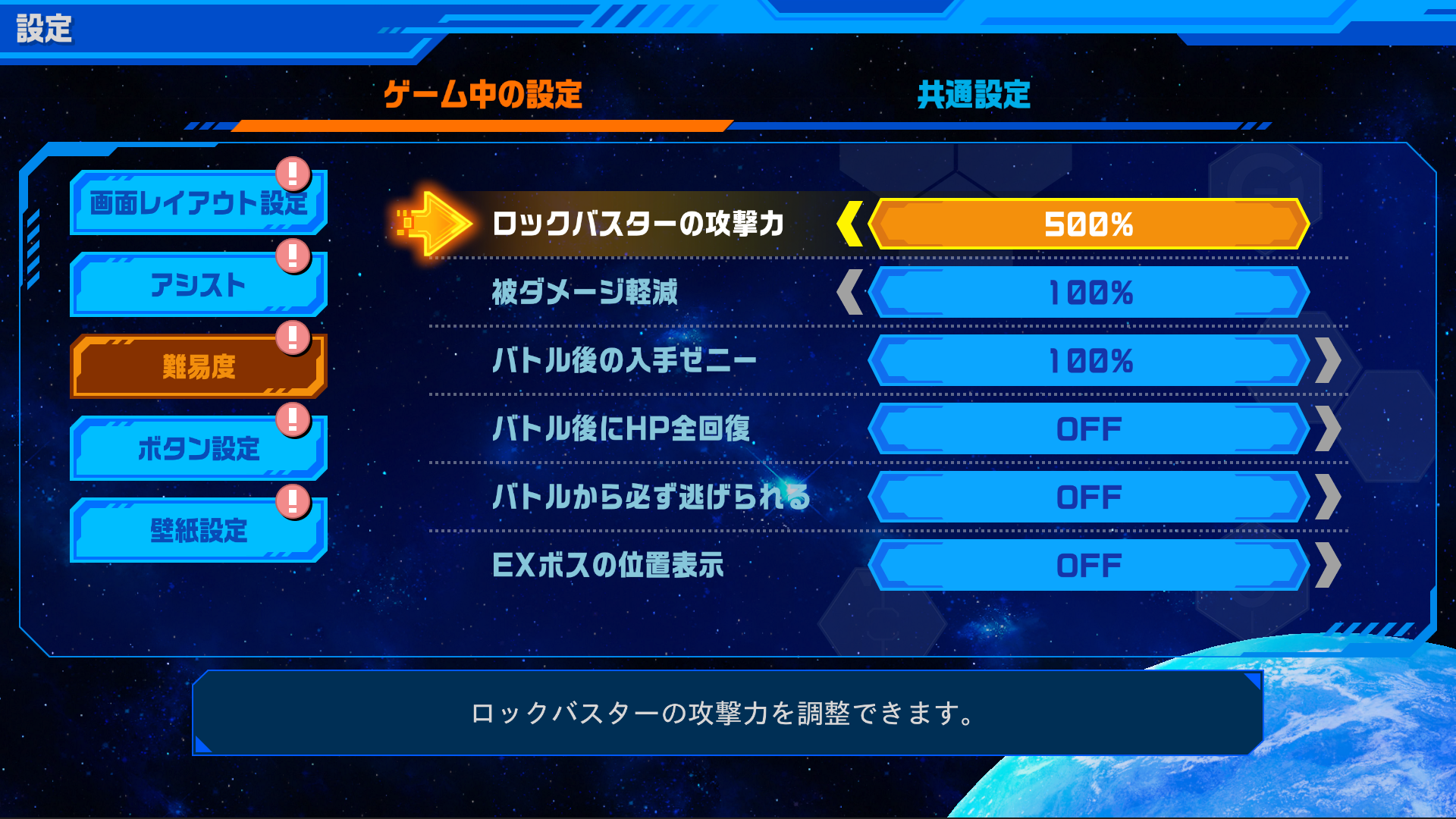This screenshot has height=819, width=1456.
Task: Switch to the 共通設定 tab
Action: pos(974,95)
